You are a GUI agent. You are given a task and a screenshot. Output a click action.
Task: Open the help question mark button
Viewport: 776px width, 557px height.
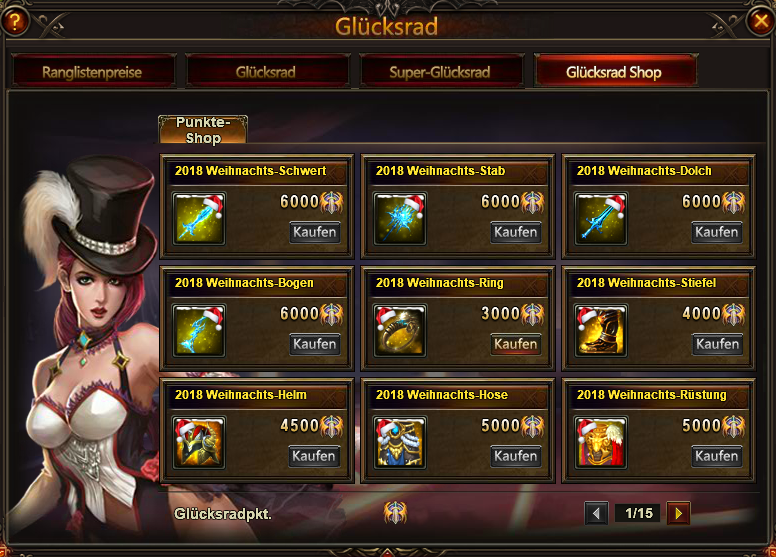[x=15, y=22]
